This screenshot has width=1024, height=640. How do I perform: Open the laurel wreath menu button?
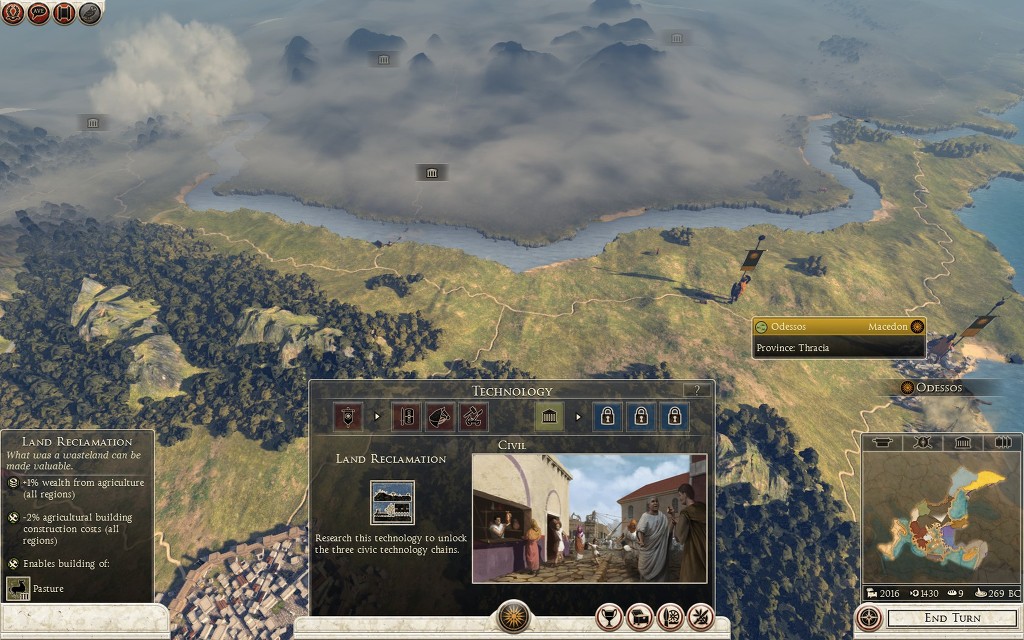(13, 13)
